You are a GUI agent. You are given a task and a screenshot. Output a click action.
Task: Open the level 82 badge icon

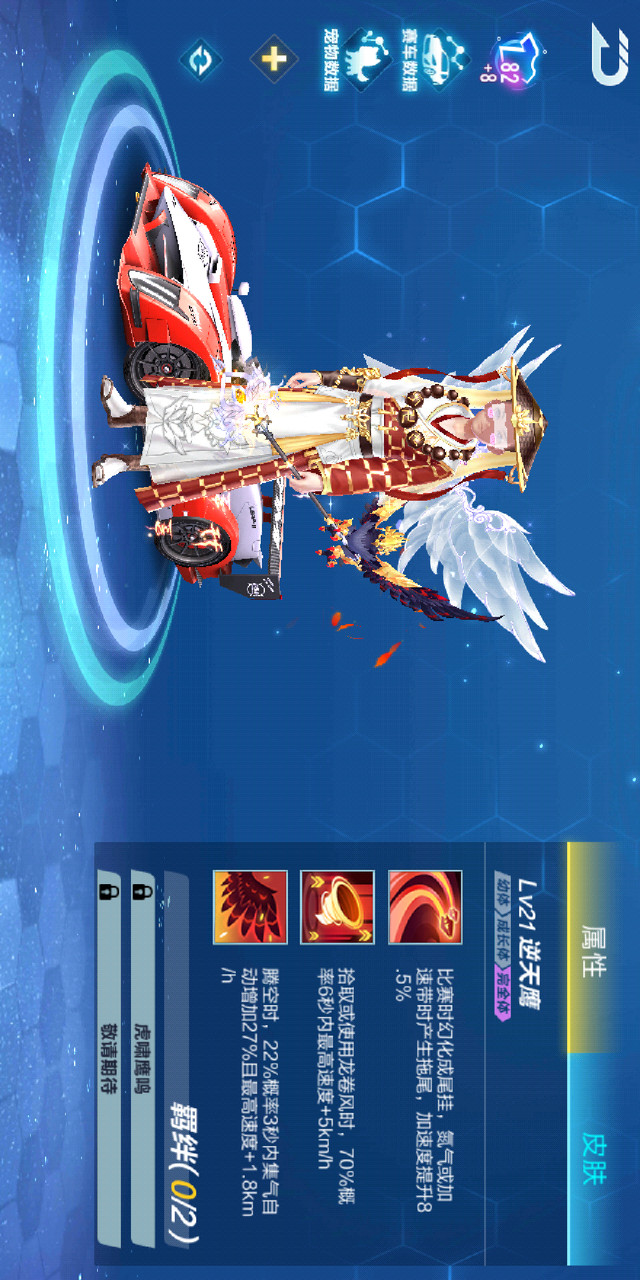click(x=514, y=62)
